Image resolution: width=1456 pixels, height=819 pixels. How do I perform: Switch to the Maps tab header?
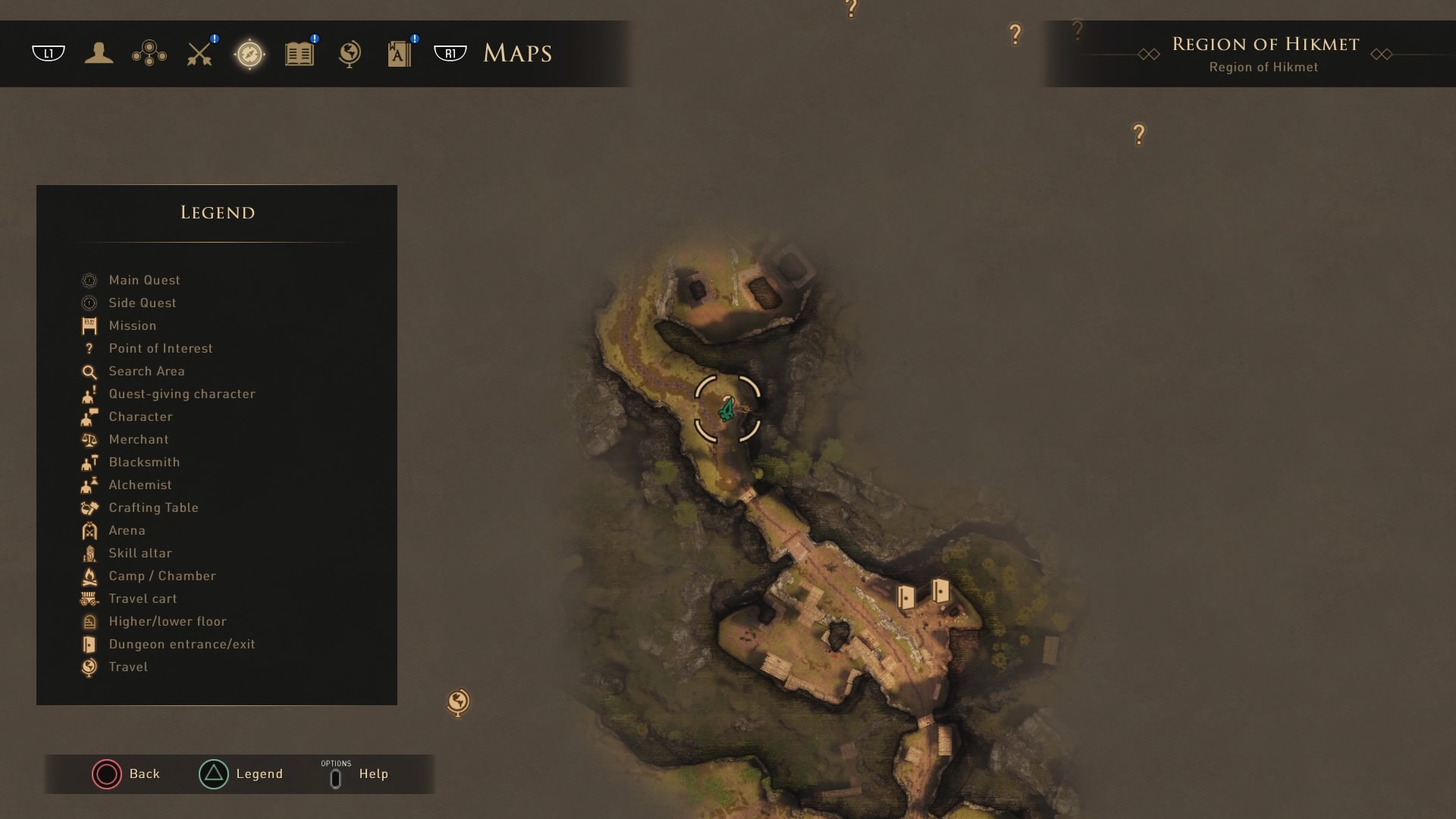point(517,53)
